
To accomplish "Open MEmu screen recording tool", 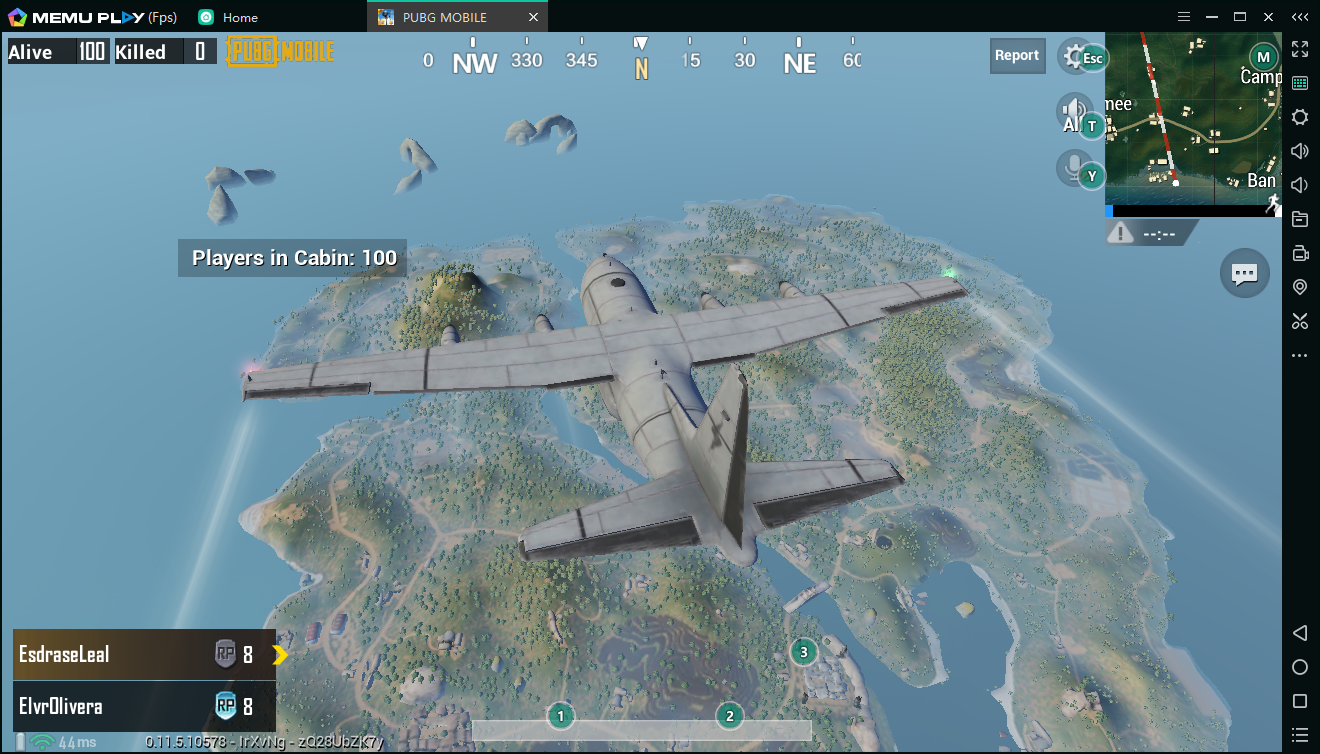I will 1300,253.
